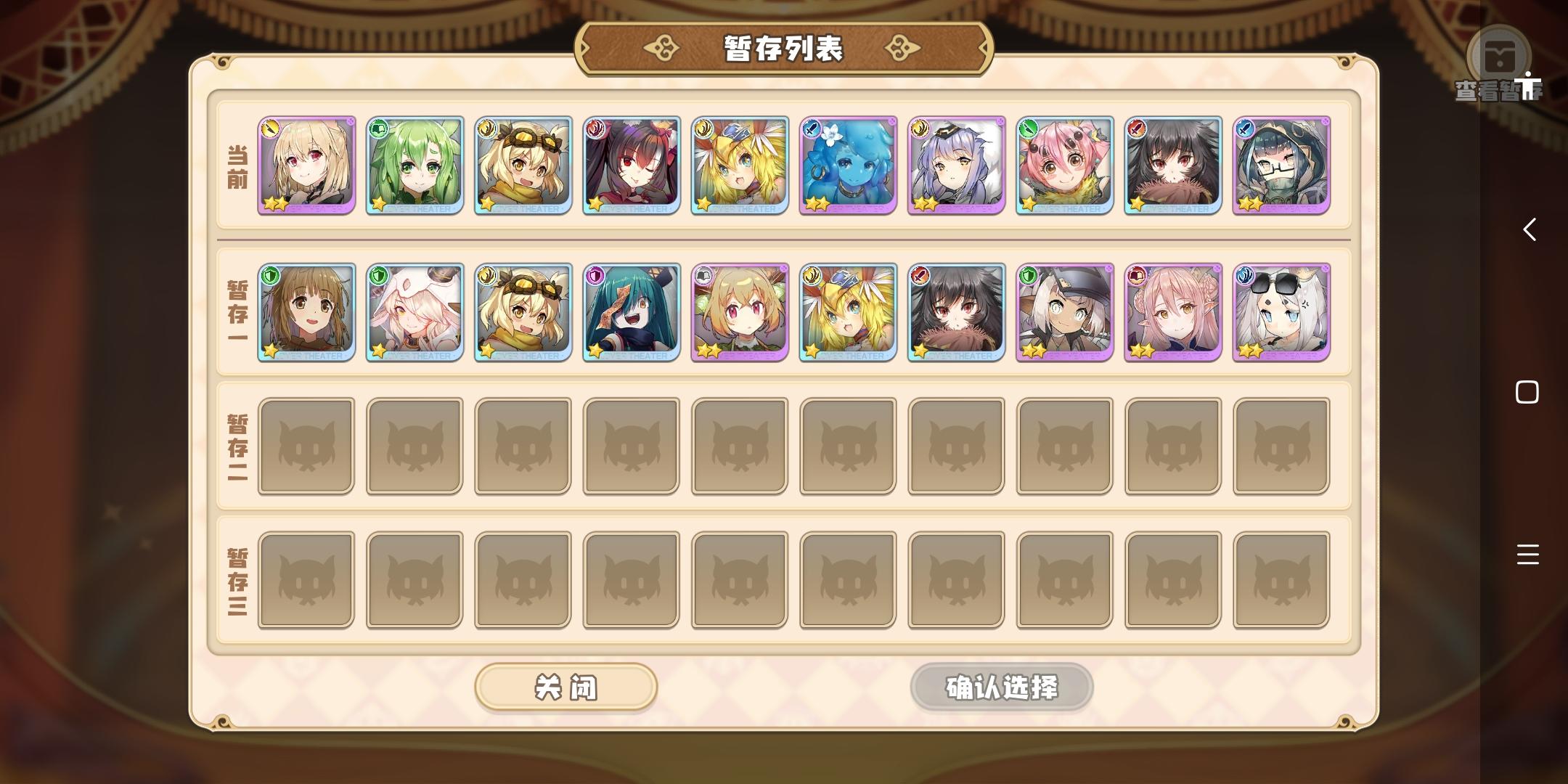Select the white-haired girl wearing sunglasses in 暂存一
1568x784 pixels.
[1281, 312]
